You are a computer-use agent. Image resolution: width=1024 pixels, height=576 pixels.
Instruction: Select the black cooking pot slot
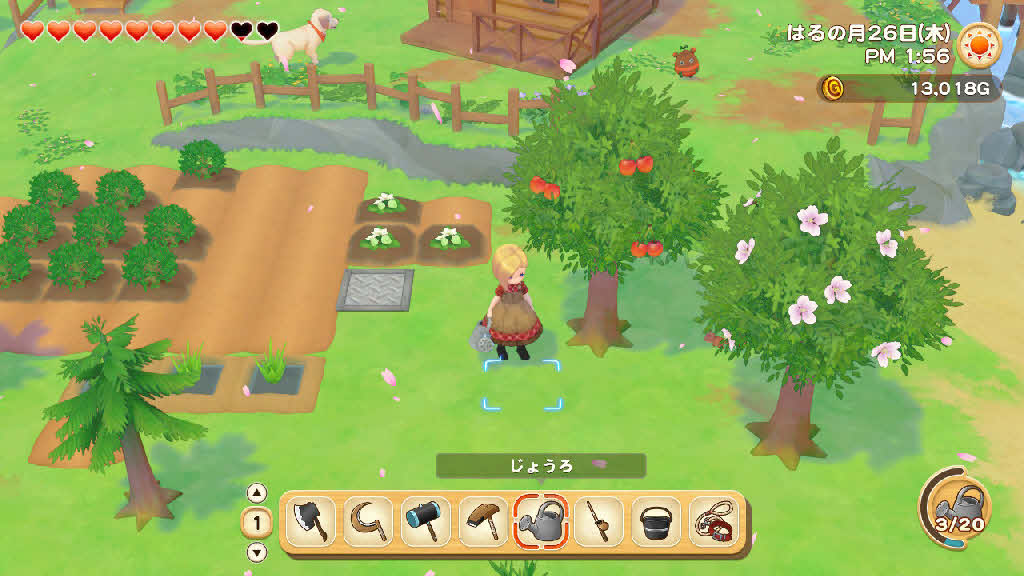(x=656, y=521)
